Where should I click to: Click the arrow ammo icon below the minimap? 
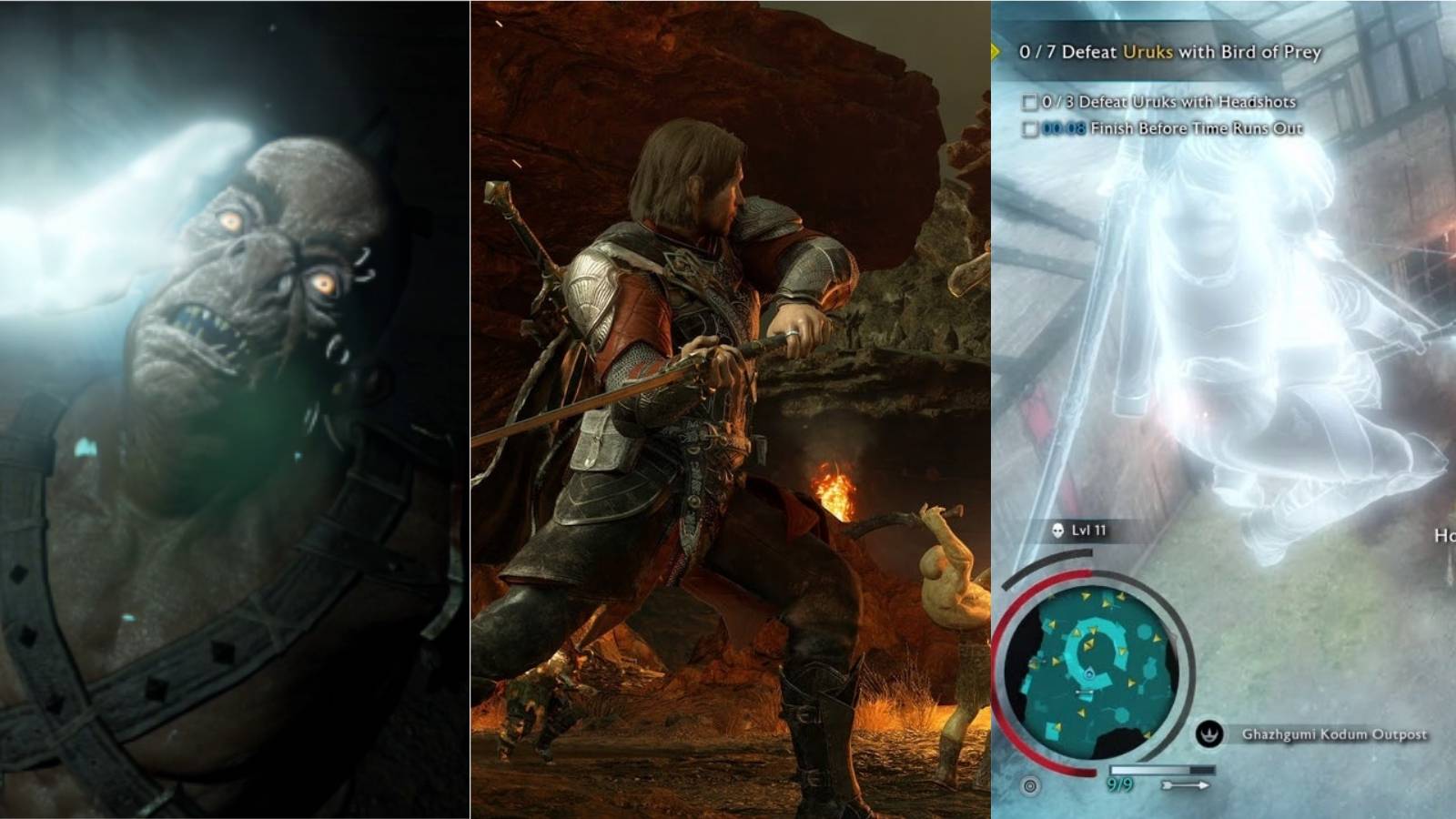[1185, 784]
